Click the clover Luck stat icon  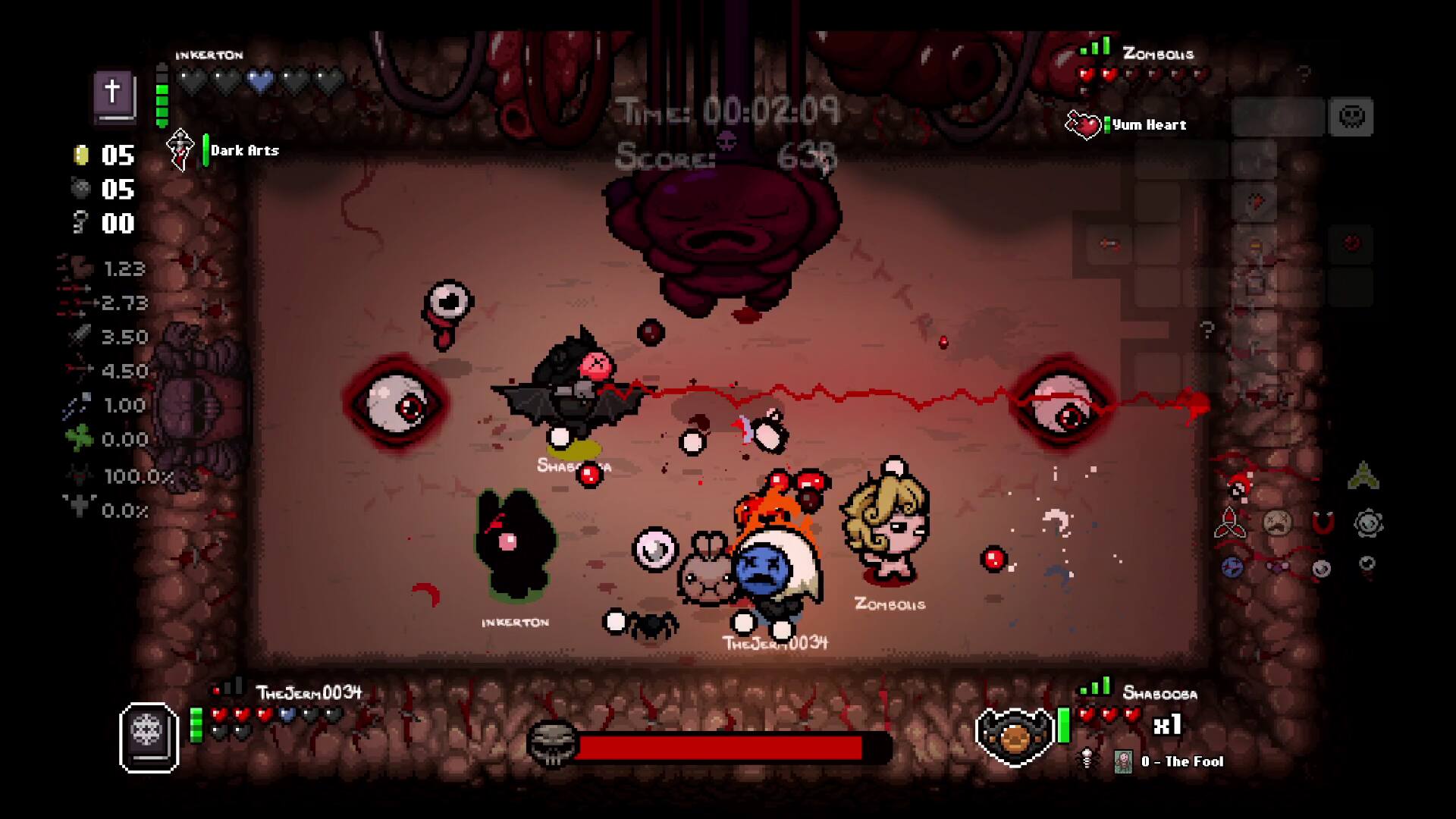coord(78,439)
